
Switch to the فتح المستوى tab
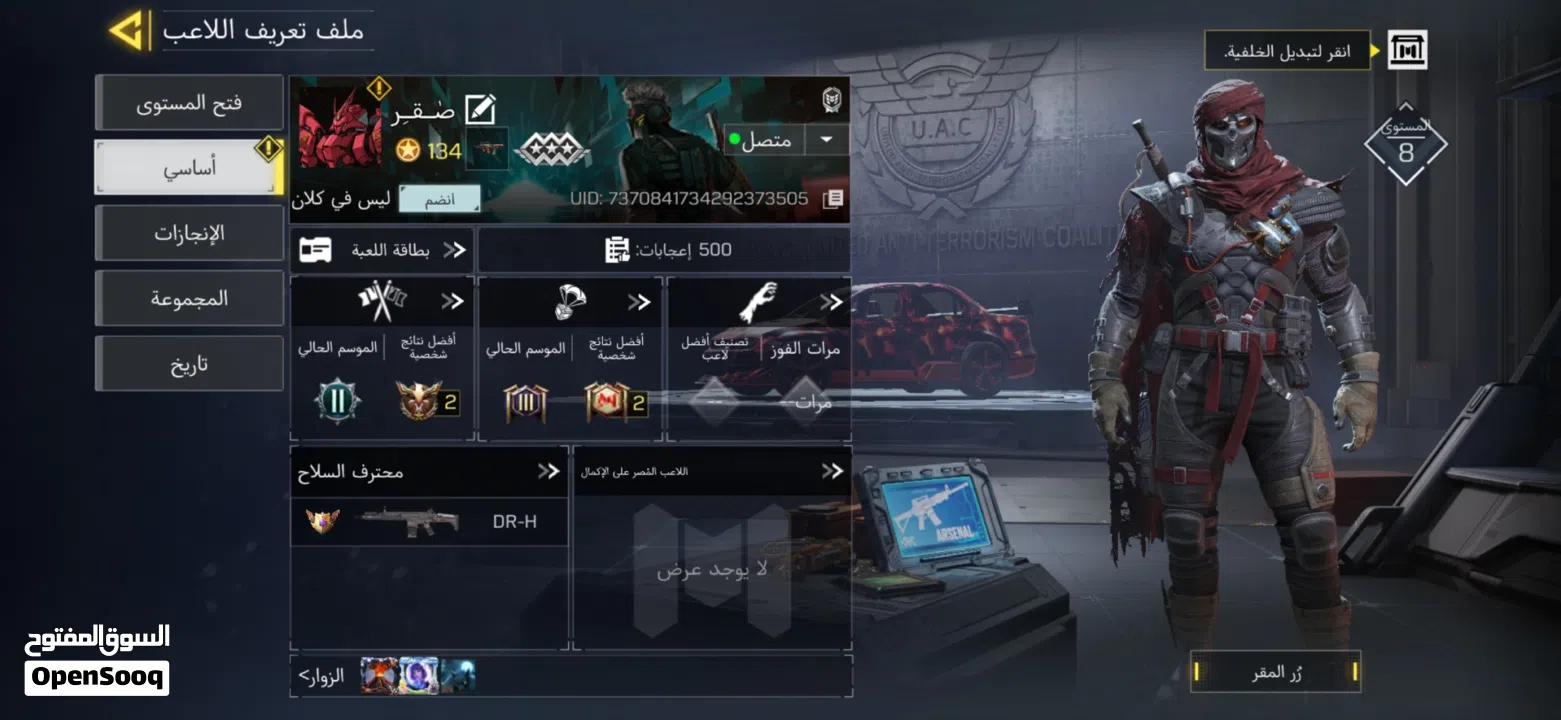(x=189, y=103)
